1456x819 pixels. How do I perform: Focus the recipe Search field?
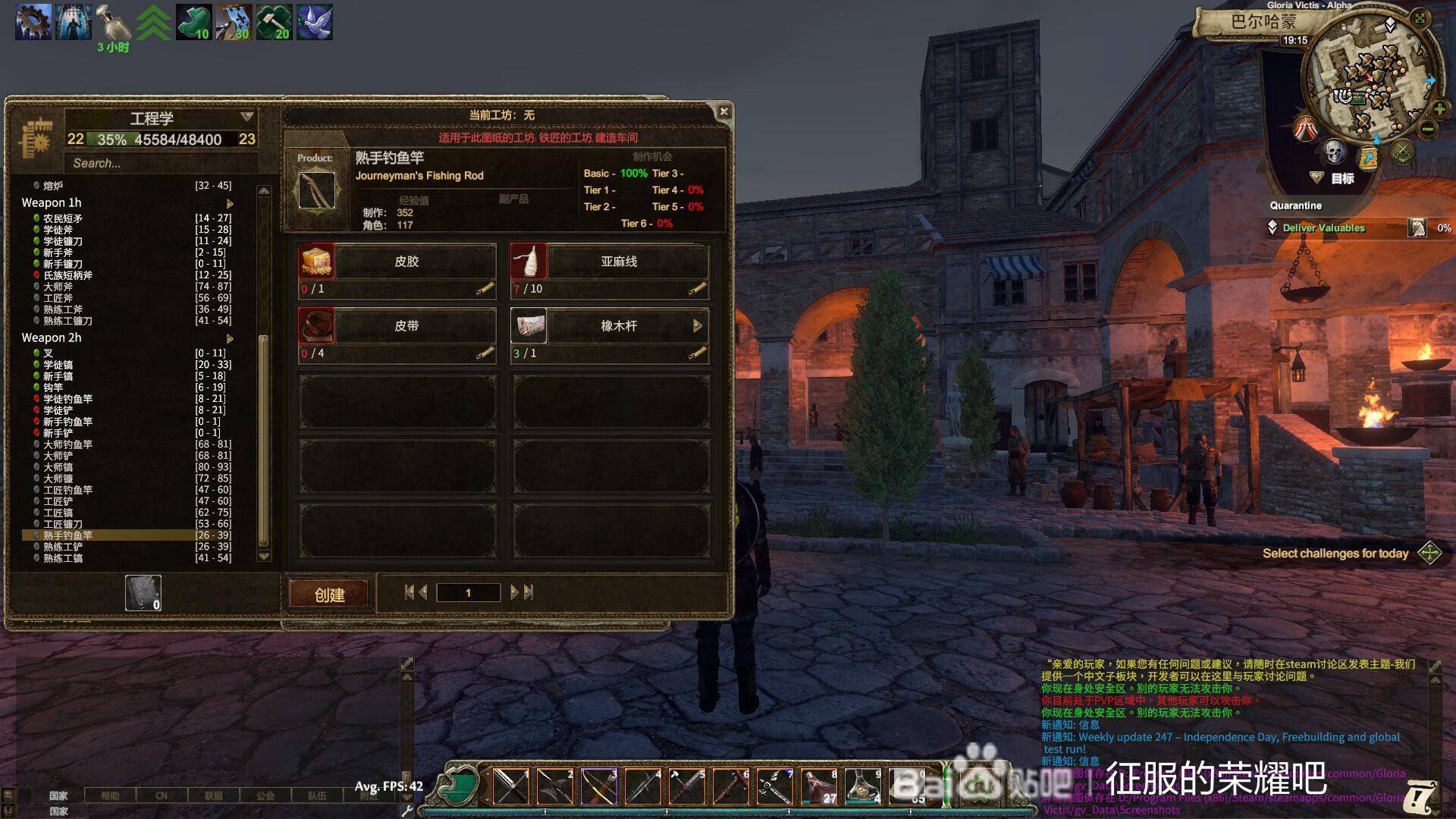pos(161,163)
